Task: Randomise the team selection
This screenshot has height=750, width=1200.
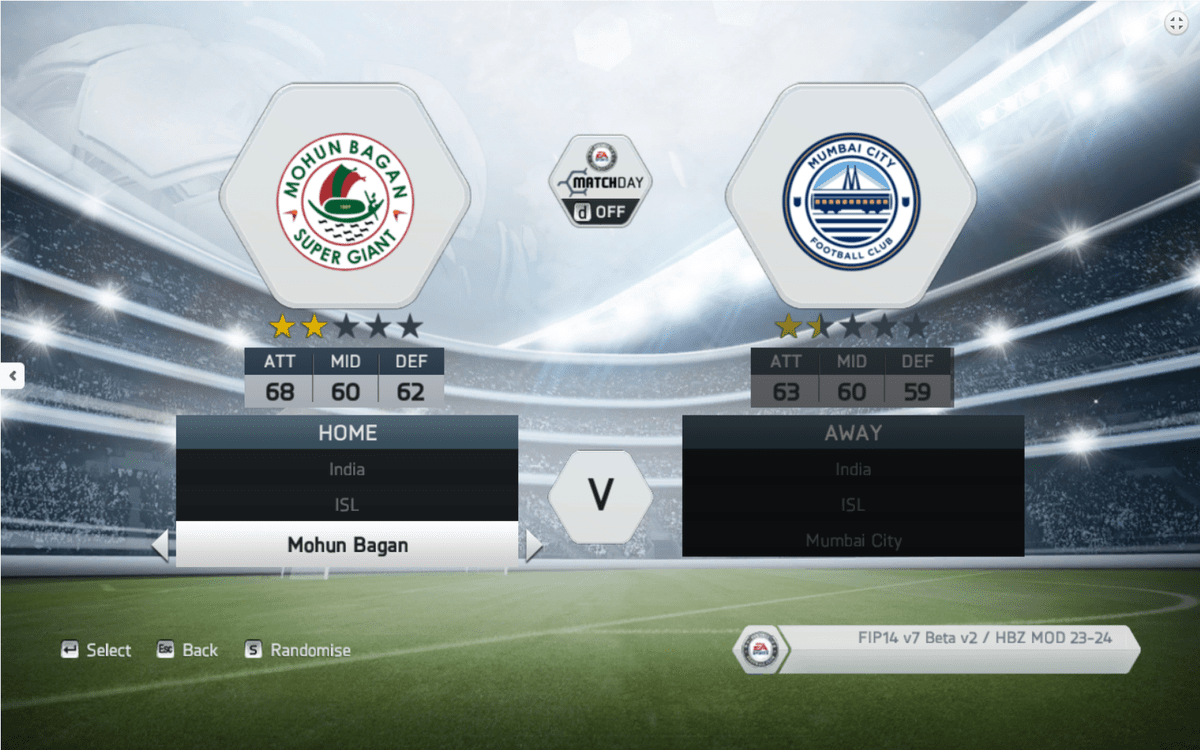Action: [298, 650]
